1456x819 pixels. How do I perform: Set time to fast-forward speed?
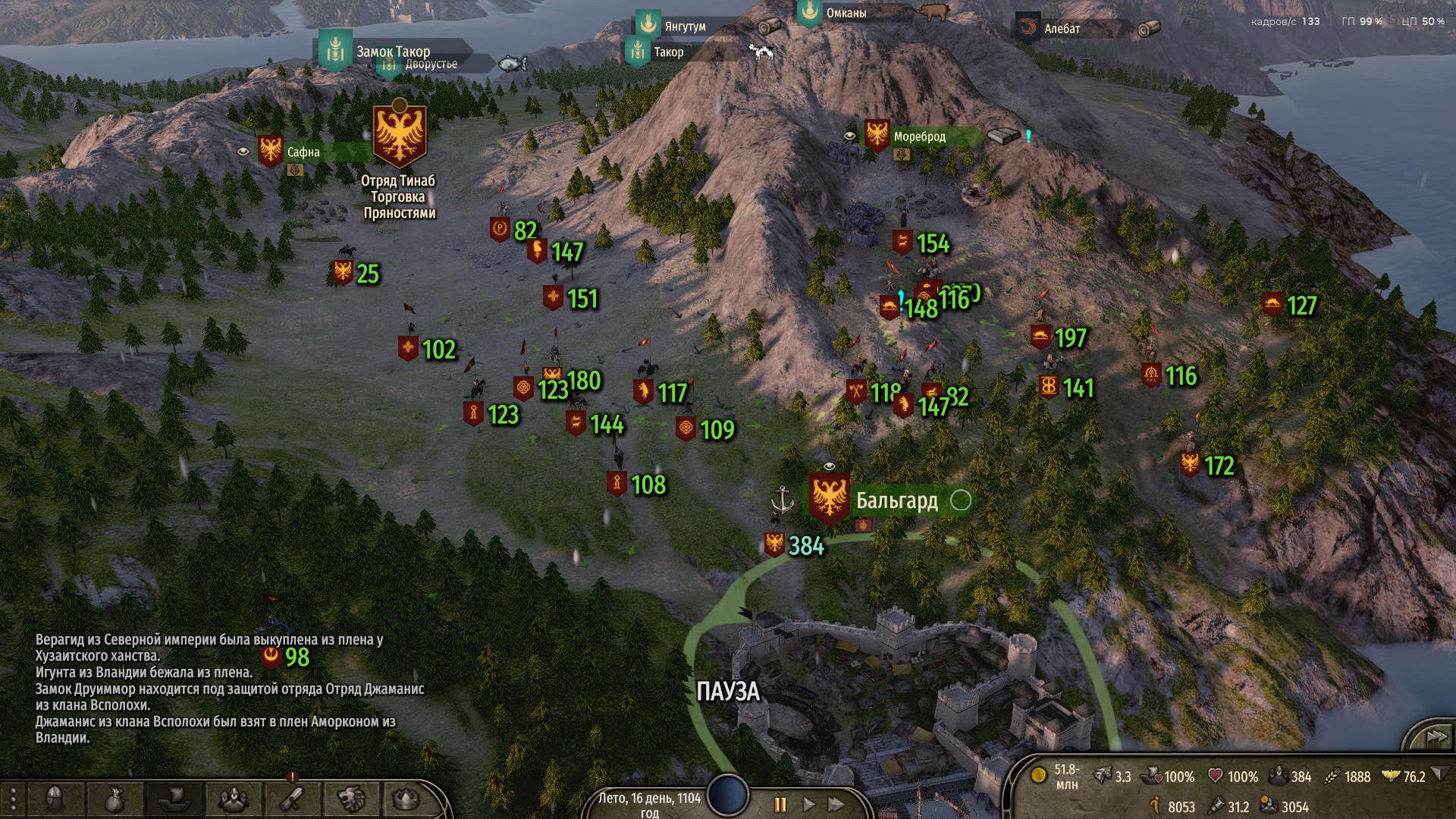click(x=836, y=805)
